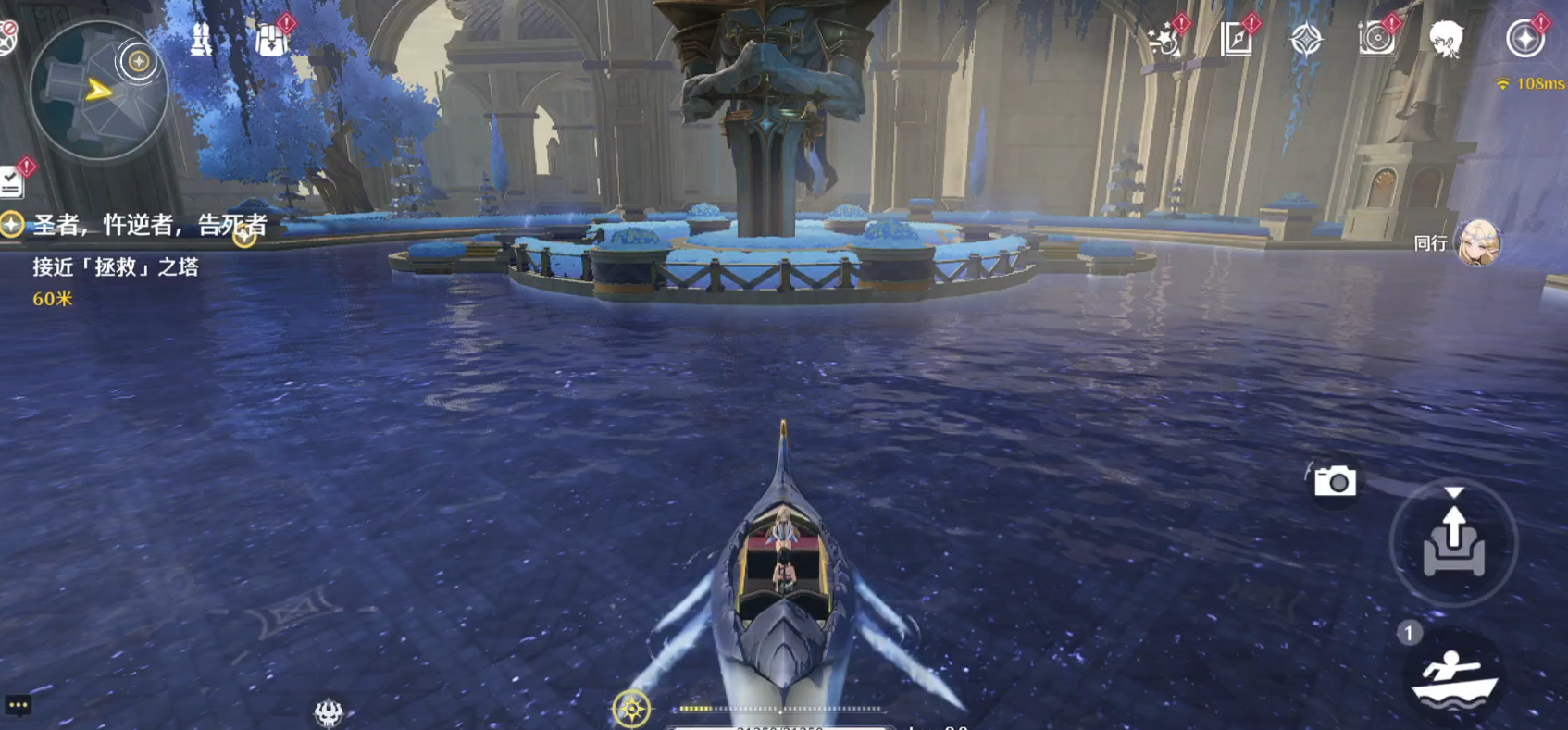Screen dimensions: 1568x730
Task: Open the shooting stars event icon
Action: (1164, 40)
